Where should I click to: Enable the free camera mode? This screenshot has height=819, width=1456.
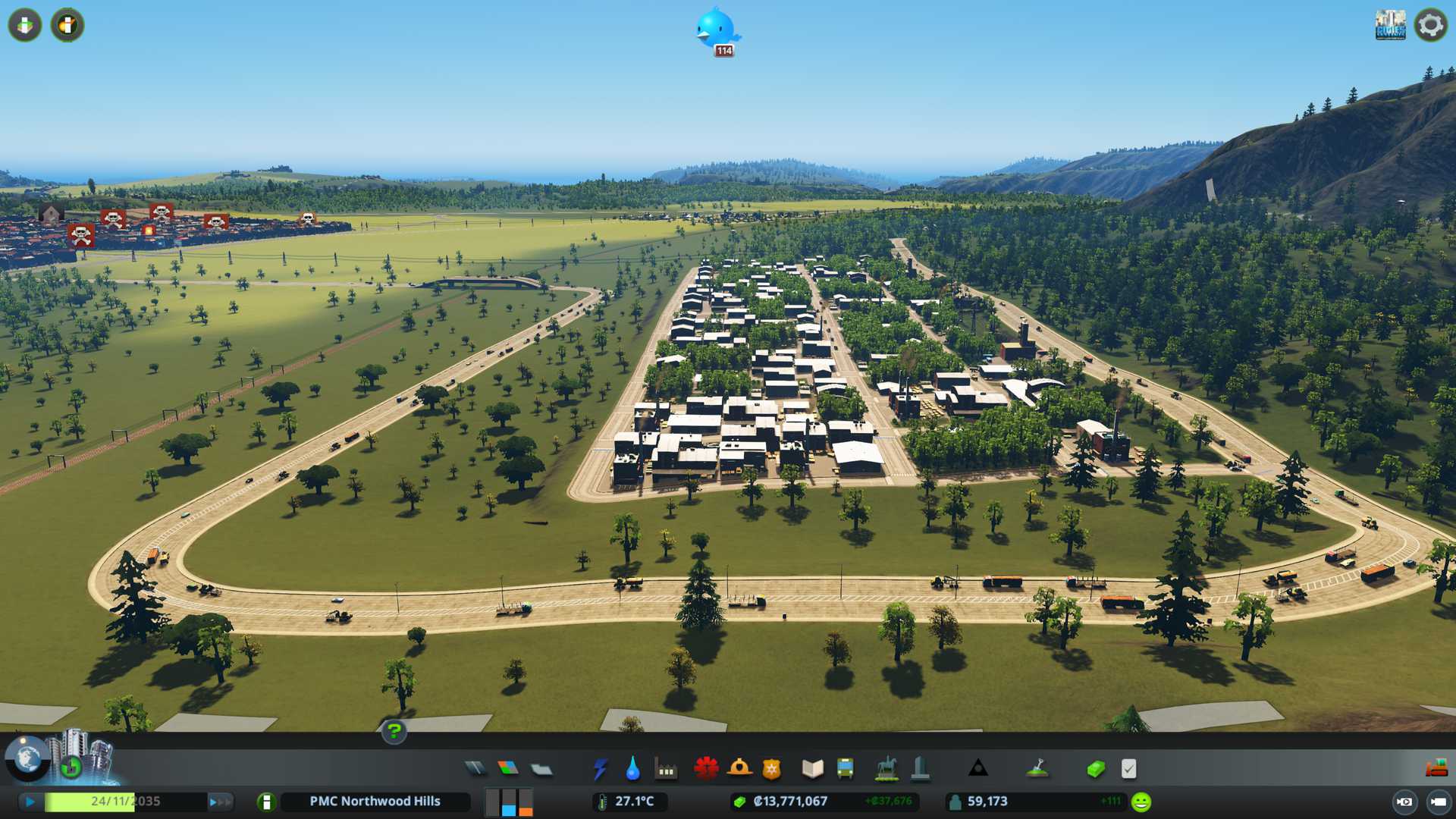(1404, 802)
